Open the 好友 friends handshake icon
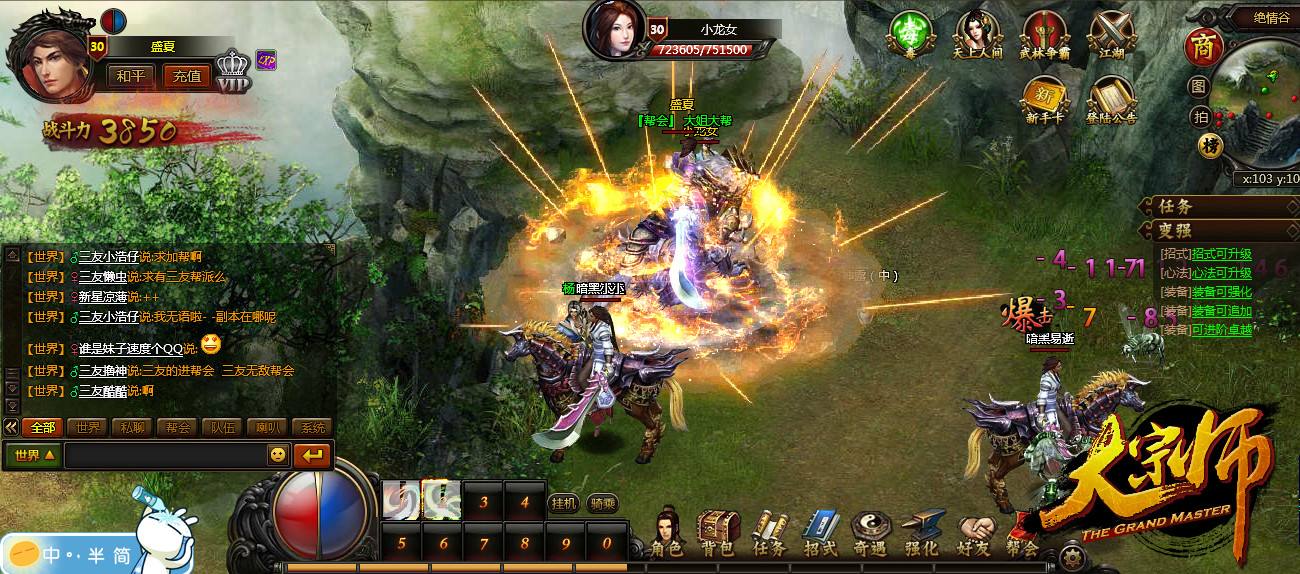The height and width of the screenshot is (574, 1300). click(x=974, y=532)
